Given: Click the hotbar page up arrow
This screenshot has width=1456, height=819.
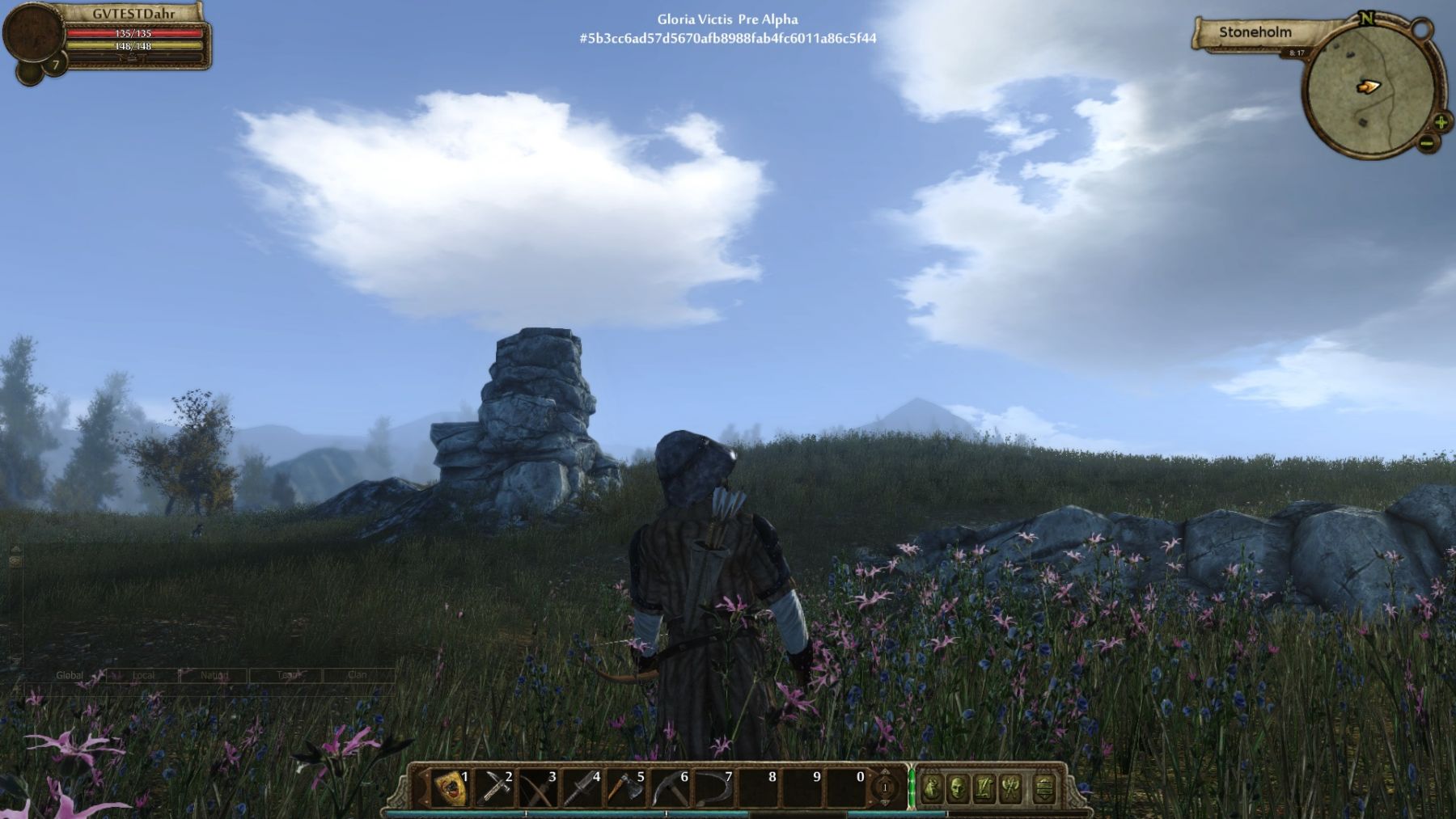Looking at the screenshot, I should [x=885, y=774].
